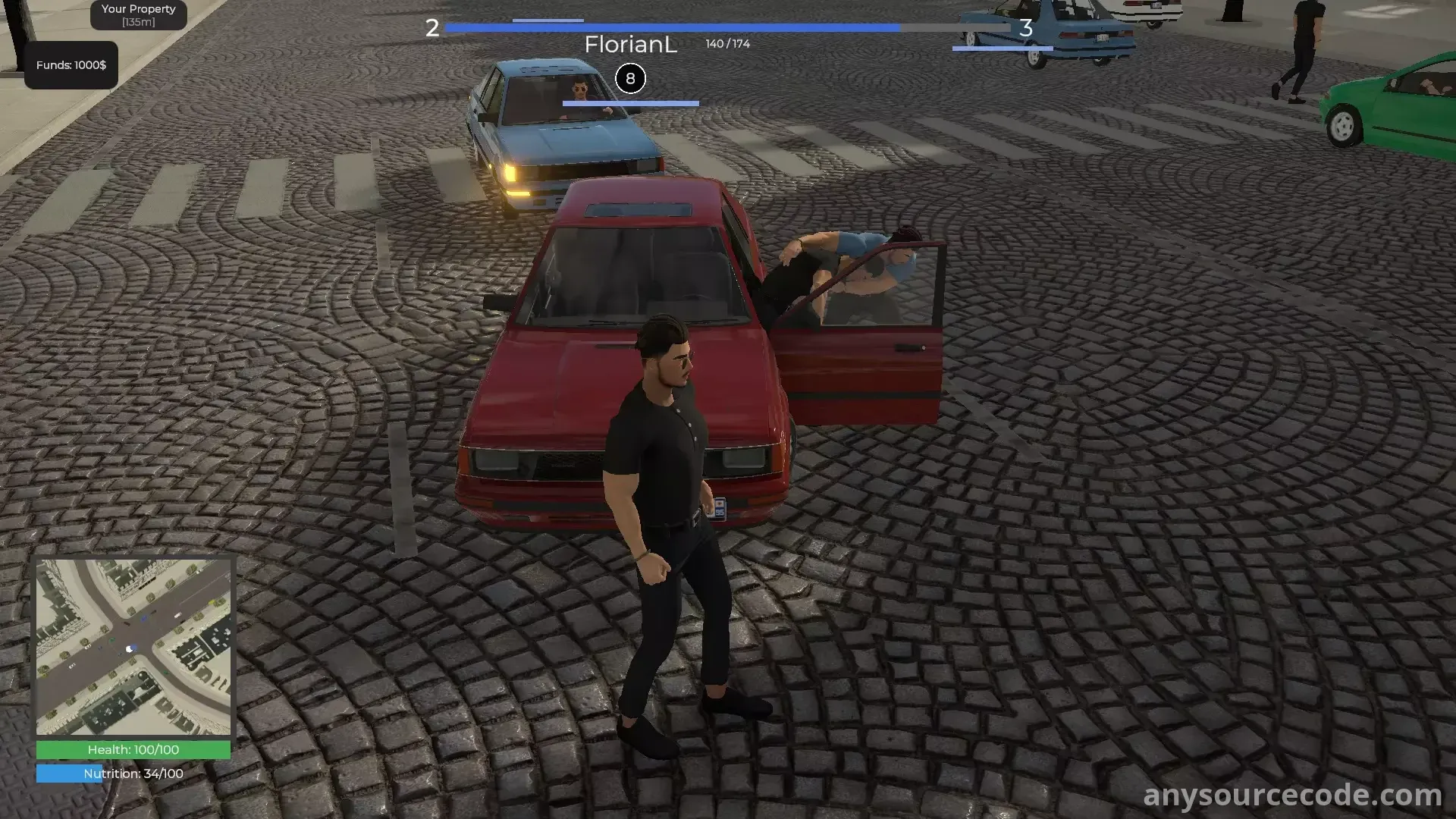Click the minimap in the corner
This screenshot has height=819, width=1456.
coord(133,647)
